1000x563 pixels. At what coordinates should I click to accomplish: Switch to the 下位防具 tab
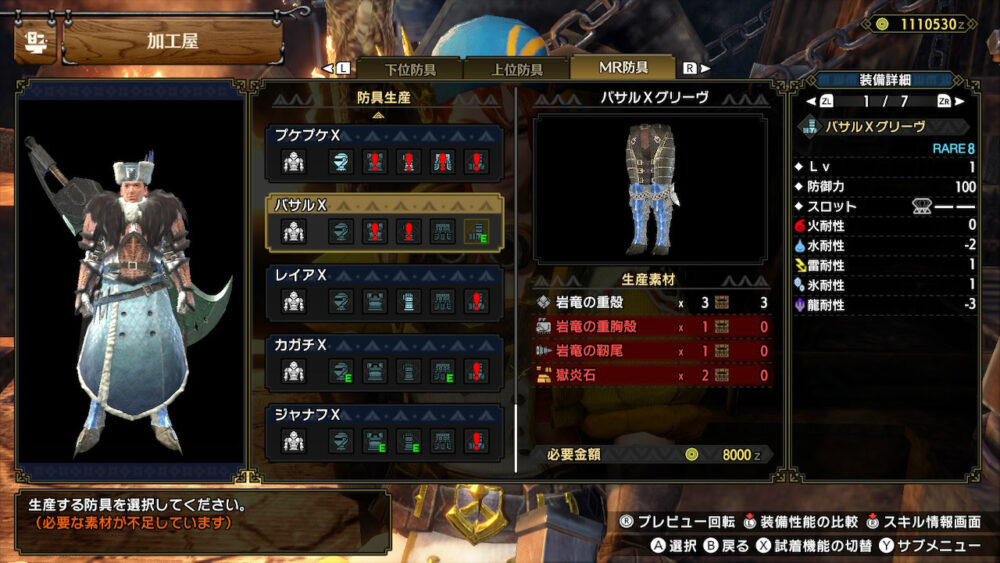pyautogui.click(x=409, y=69)
